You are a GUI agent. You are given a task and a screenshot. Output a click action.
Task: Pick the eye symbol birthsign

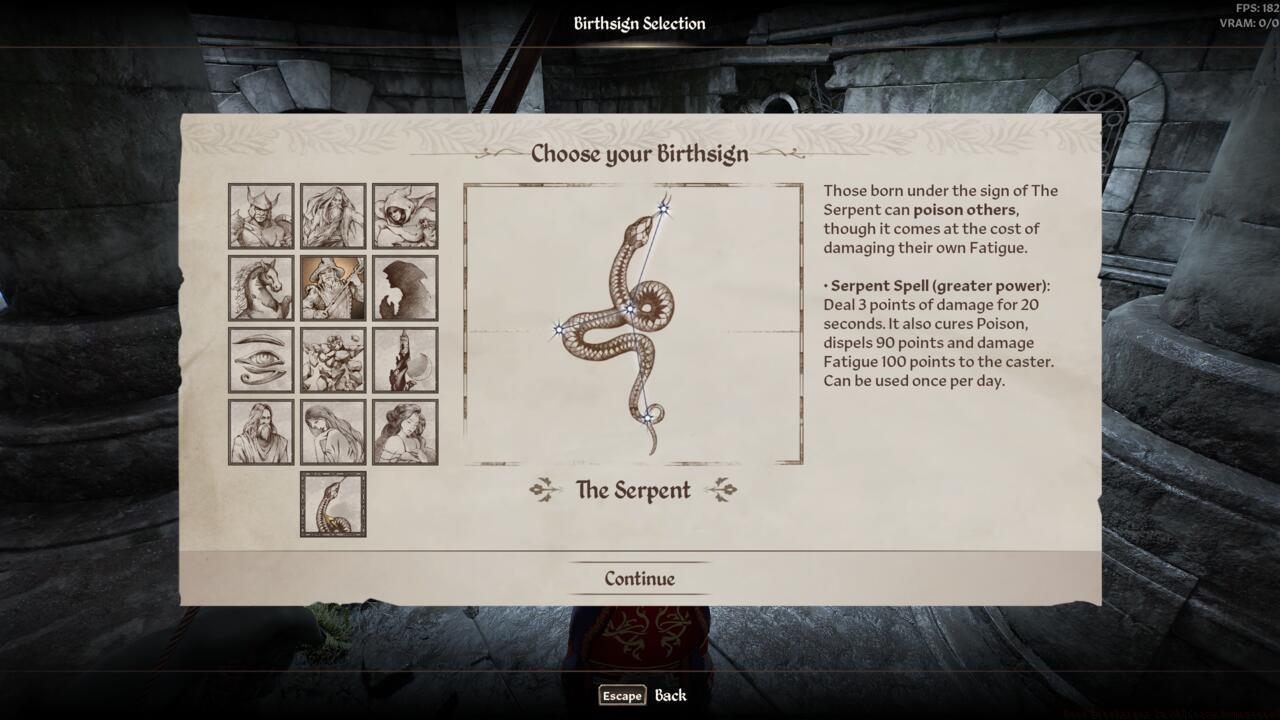point(261,360)
